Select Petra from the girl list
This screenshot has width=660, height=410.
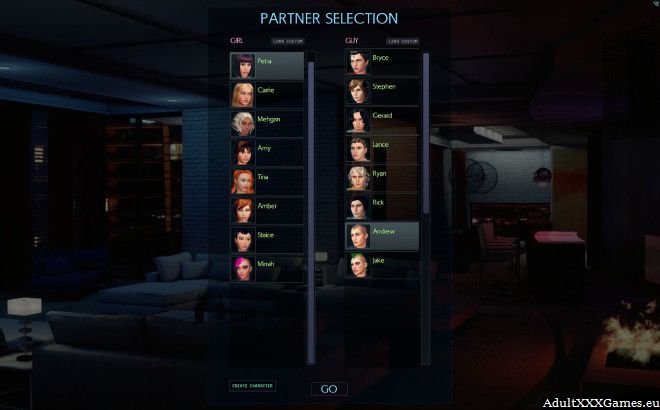point(267,65)
